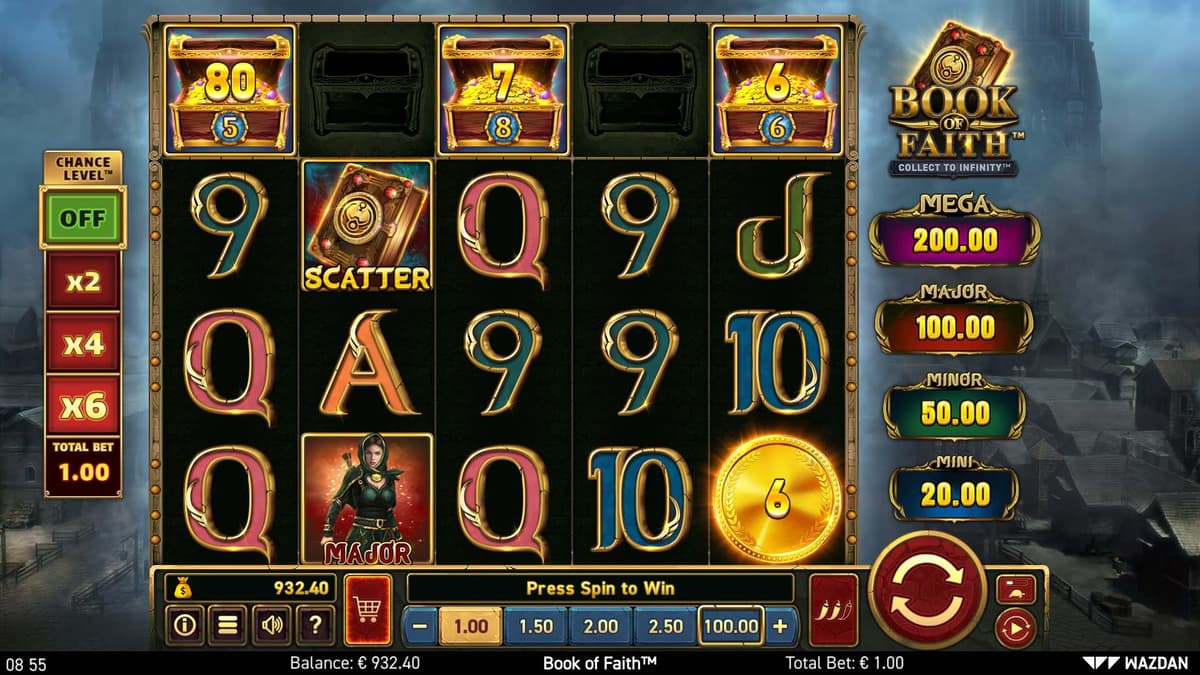
Task: Choose the x4 Chance Level
Action: (83, 344)
